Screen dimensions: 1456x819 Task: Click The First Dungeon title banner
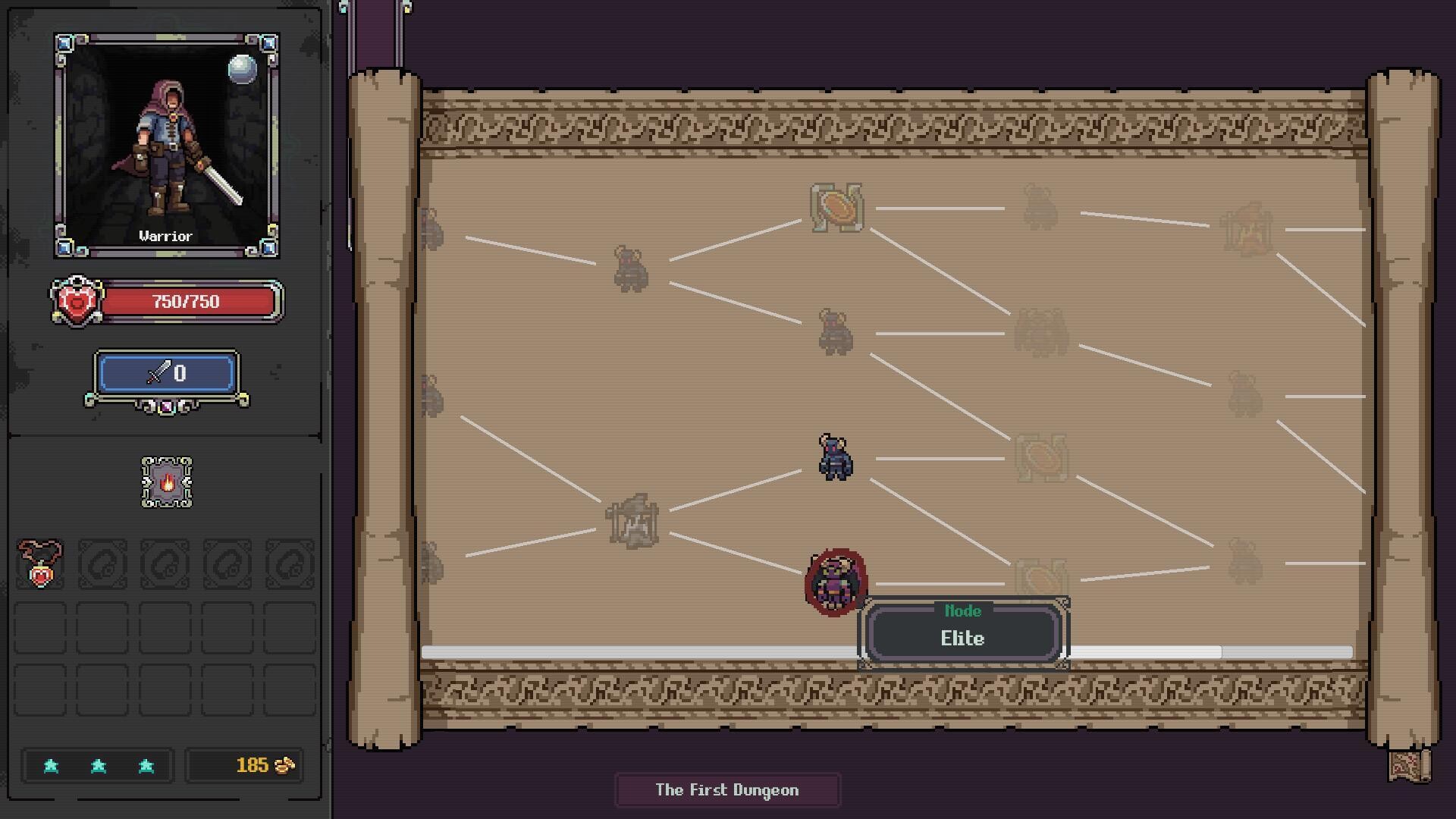pyautogui.click(x=727, y=789)
